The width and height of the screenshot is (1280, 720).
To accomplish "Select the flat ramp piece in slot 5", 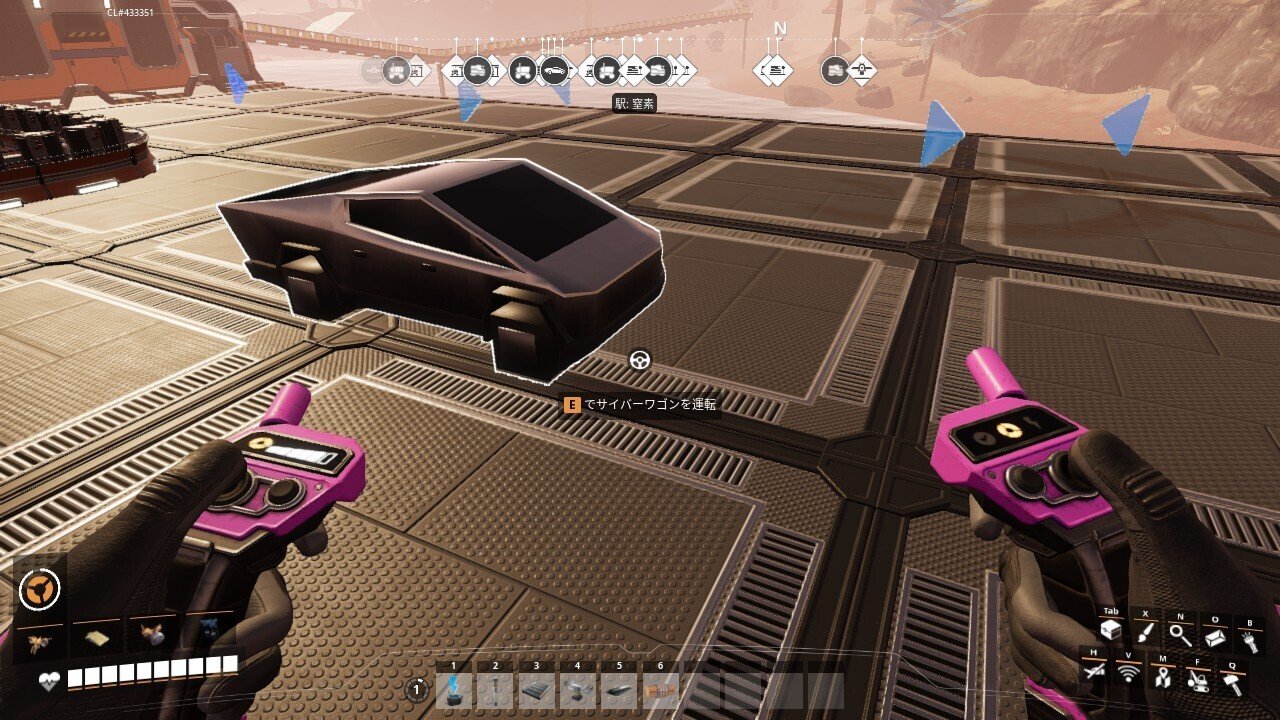I will 619,690.
